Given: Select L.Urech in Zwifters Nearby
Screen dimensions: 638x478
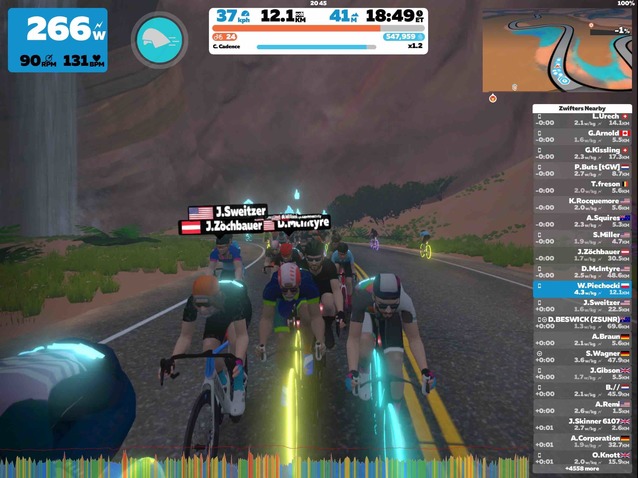Looking at the screenshot, I should (x=585, y=119).
